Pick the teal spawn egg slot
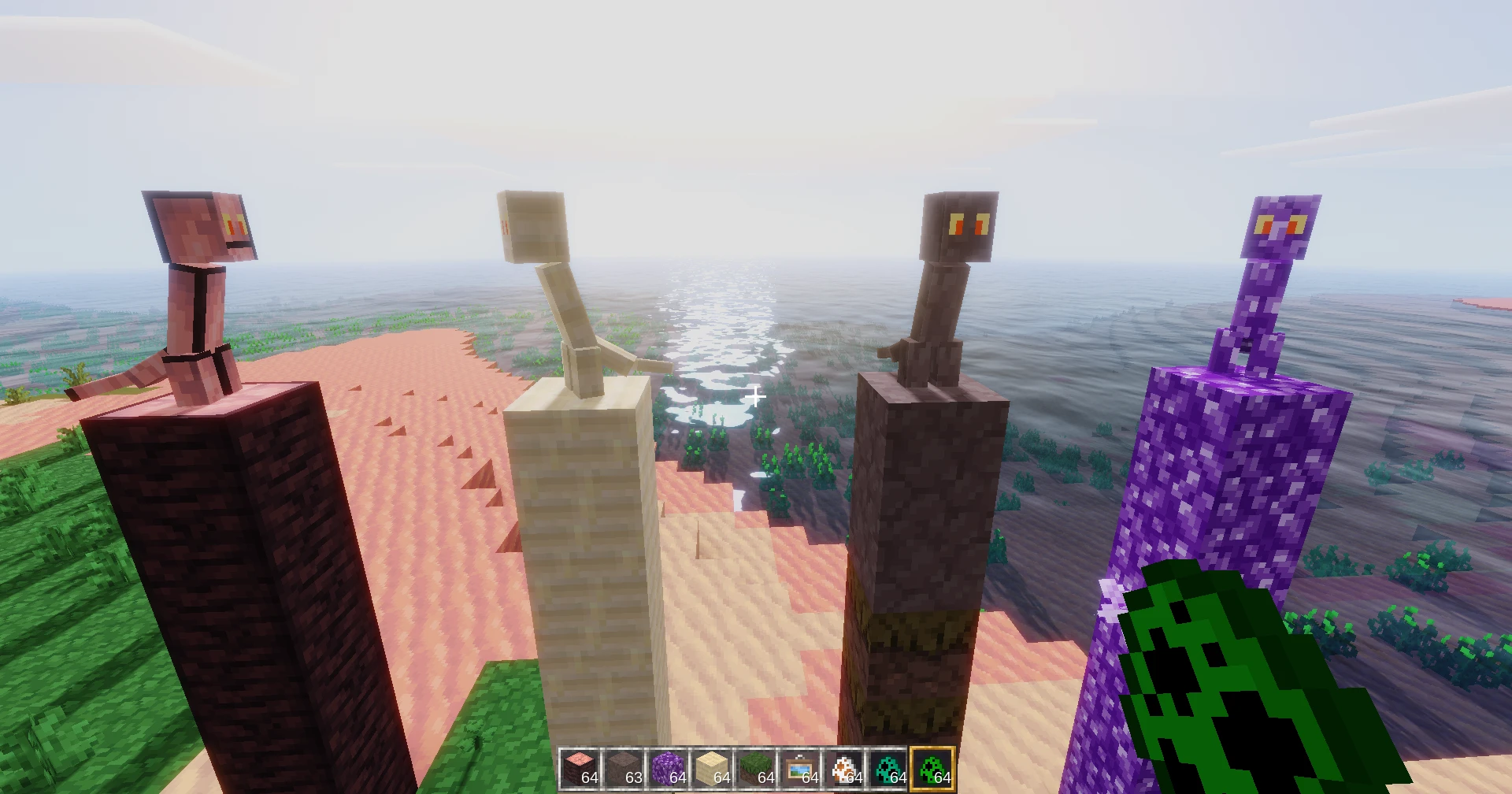This screenshot has width=1512, height=794. click(888, 768)
